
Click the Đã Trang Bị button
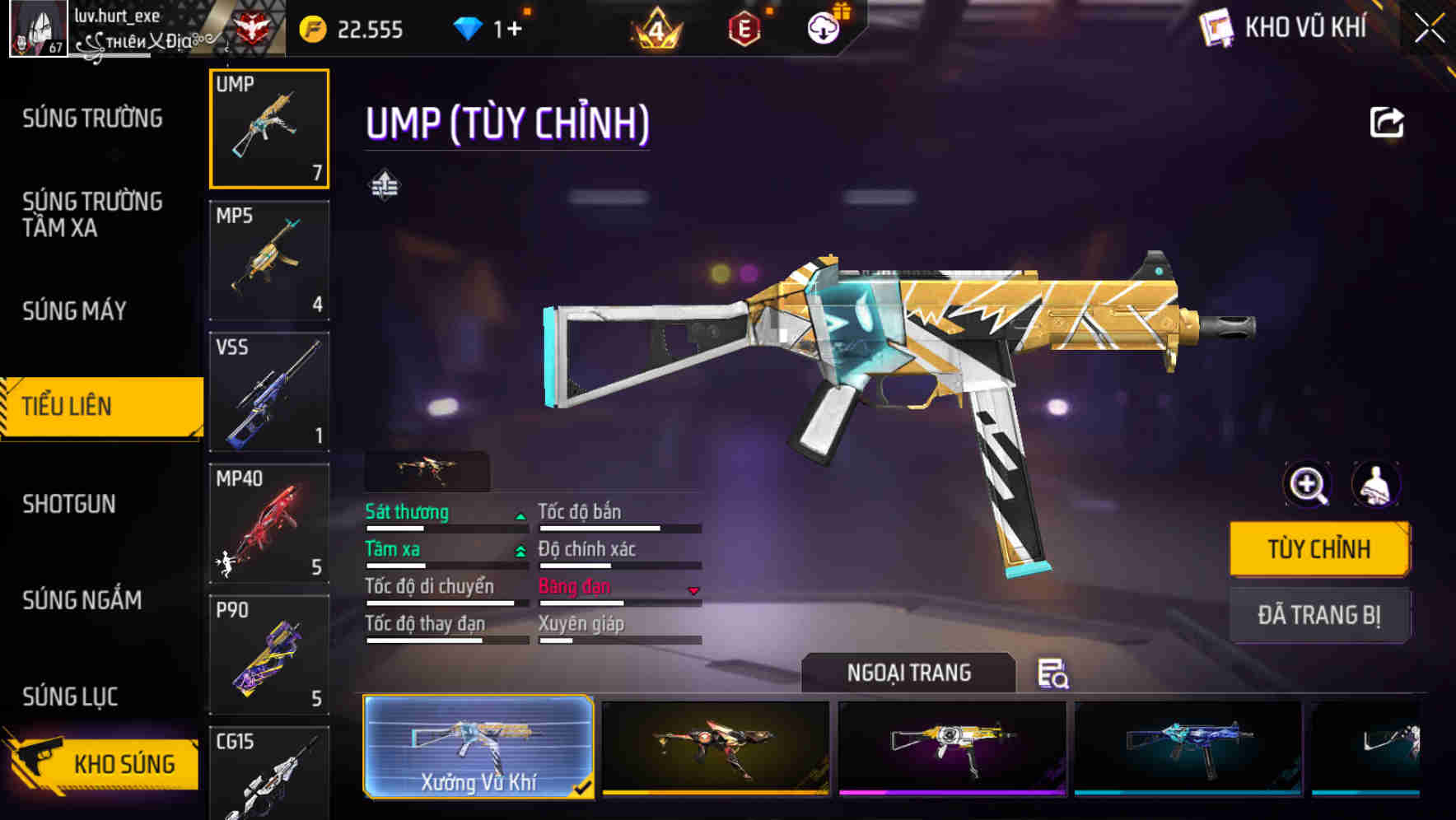coord(1318,615)
